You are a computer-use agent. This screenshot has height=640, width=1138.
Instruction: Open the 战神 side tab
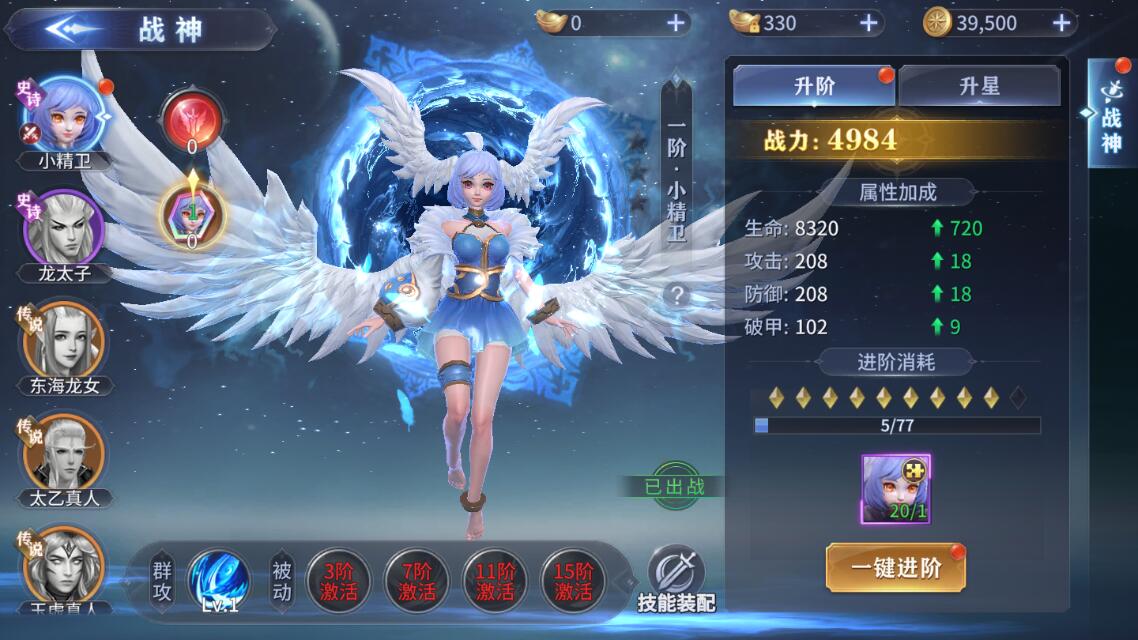(x=1111, y=115)
